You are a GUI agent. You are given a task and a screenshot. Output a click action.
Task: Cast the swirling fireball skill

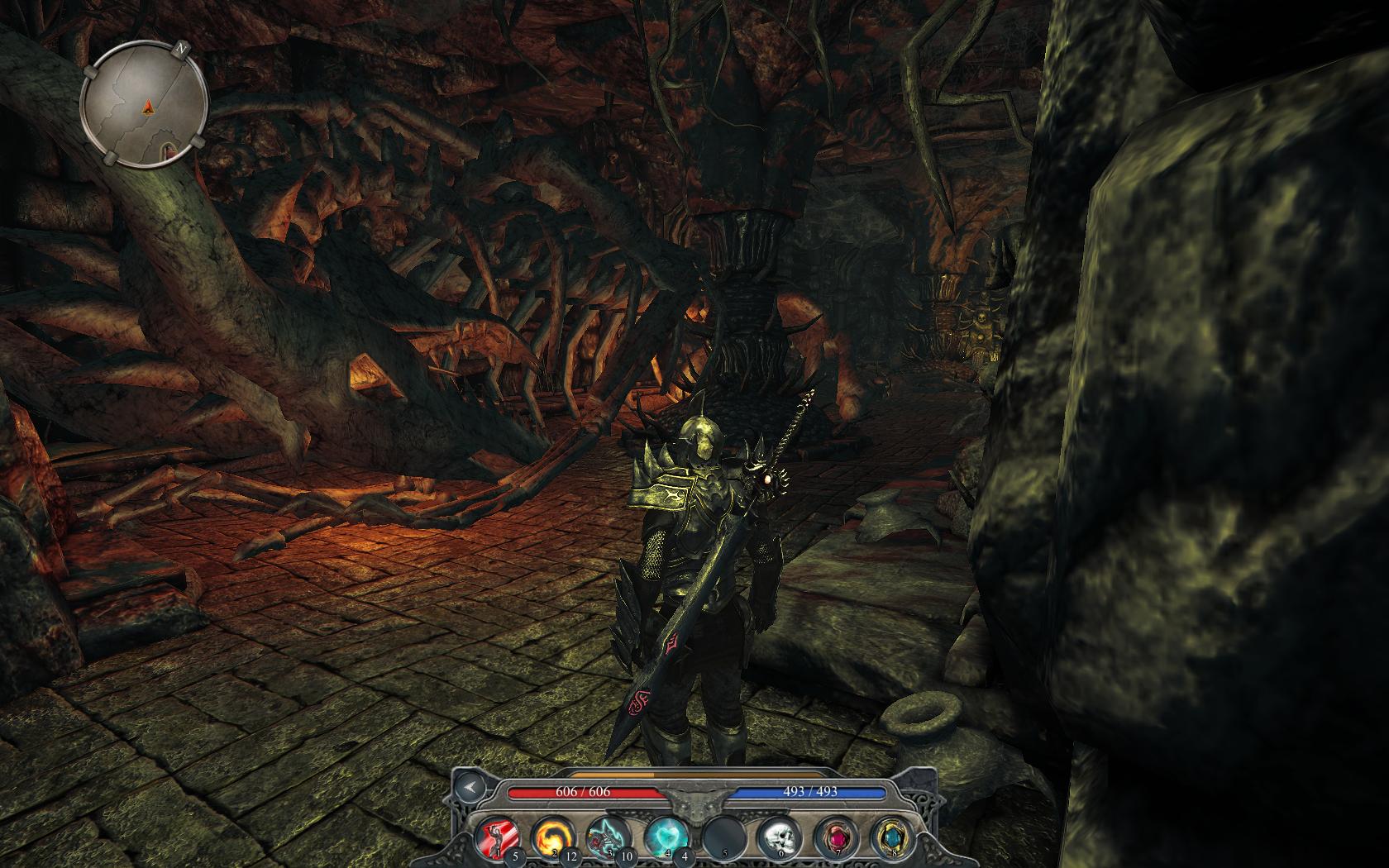click(x=551, y=837)
